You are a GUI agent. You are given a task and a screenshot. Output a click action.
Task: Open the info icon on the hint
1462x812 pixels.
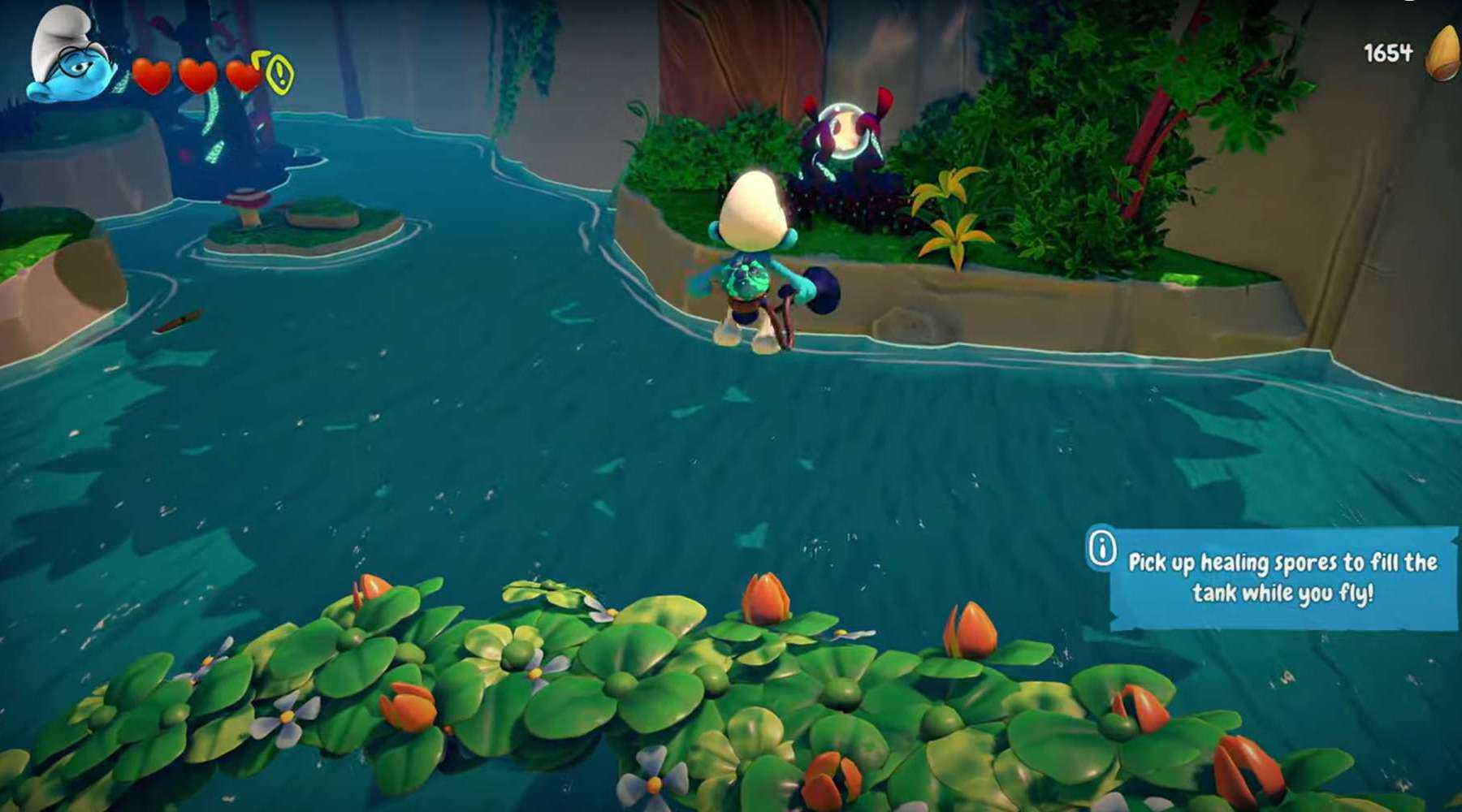(1102, 549)
